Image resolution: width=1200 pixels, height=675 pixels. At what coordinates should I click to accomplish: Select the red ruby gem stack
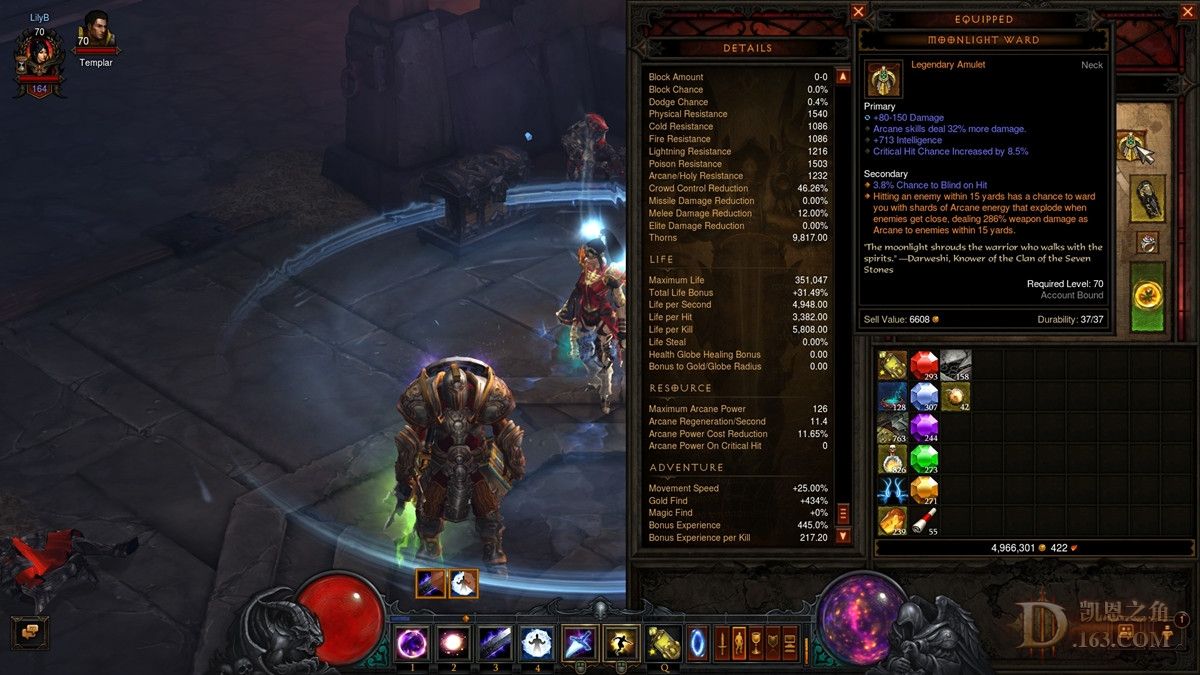pyautogui.click(x=924, y=365)
